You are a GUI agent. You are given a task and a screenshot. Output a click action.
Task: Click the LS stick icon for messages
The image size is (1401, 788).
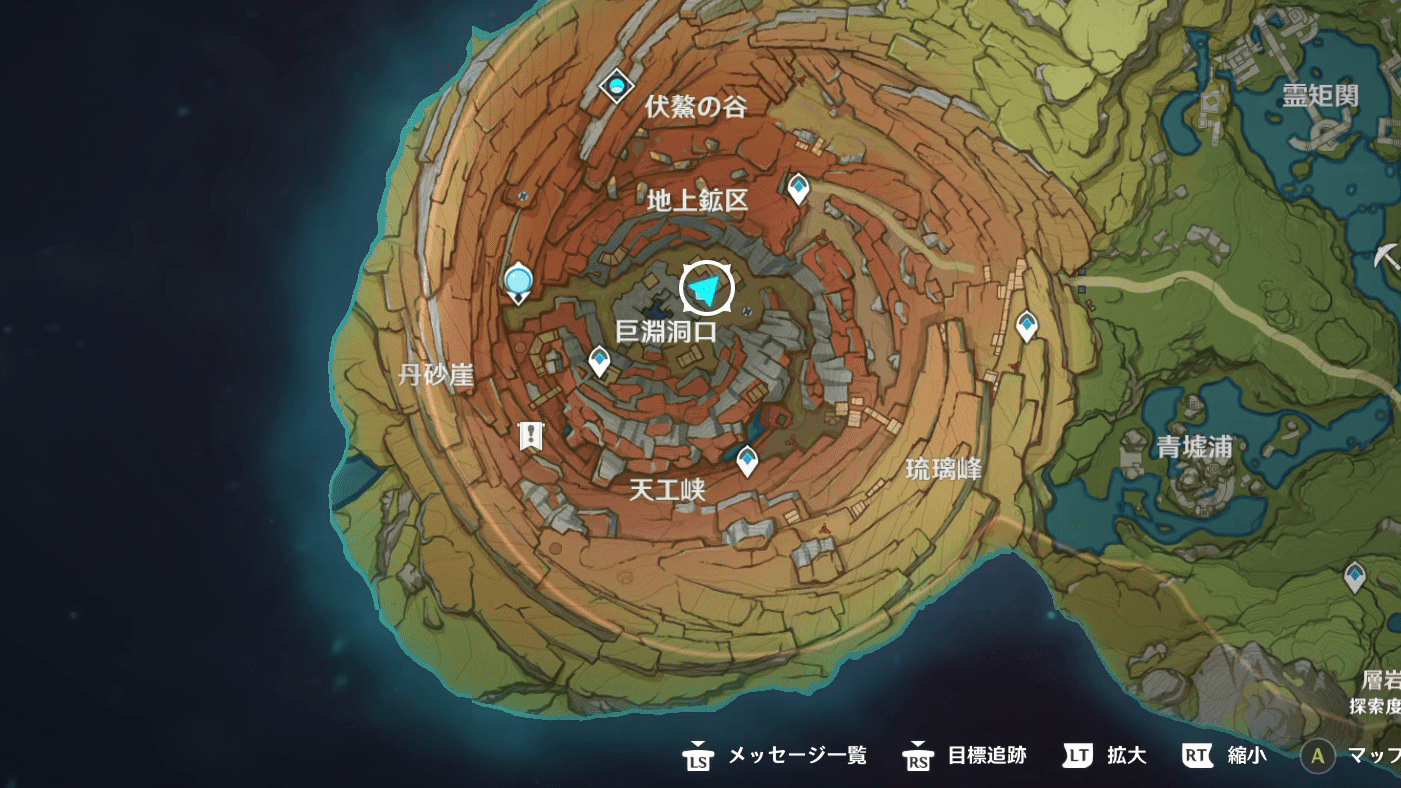696,757
